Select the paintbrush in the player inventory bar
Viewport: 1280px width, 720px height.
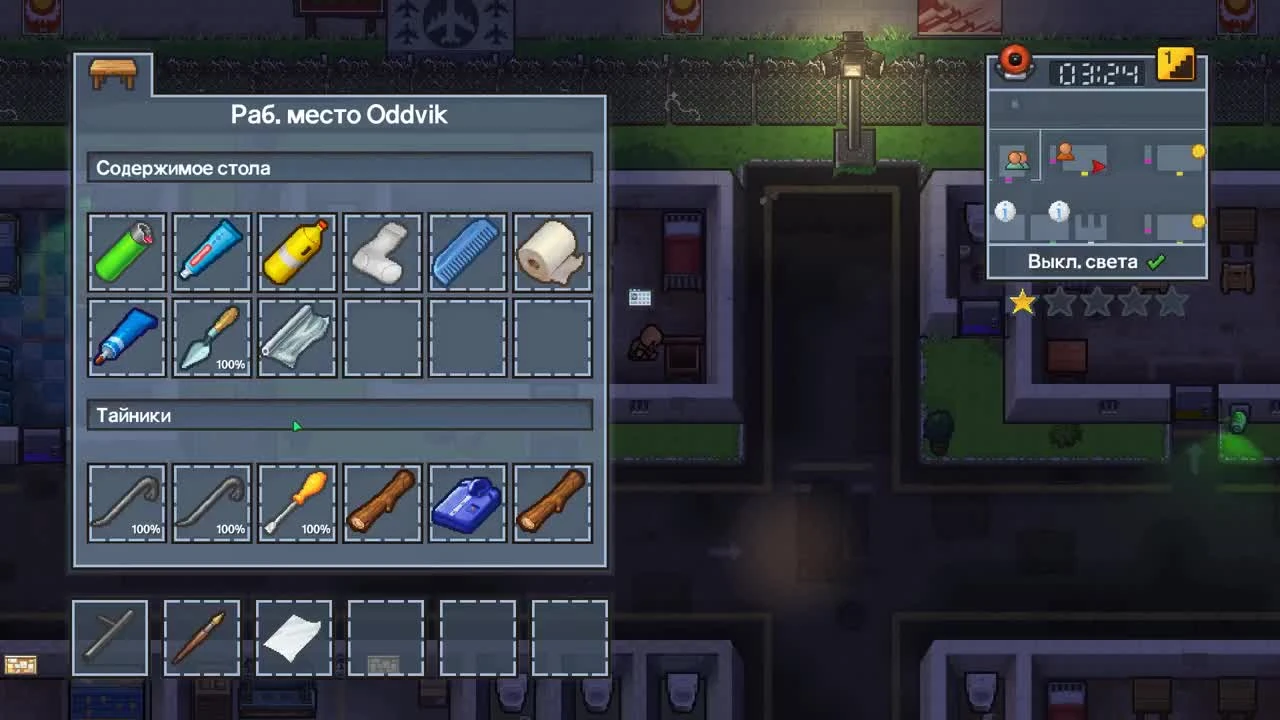[x=201, y=637]
